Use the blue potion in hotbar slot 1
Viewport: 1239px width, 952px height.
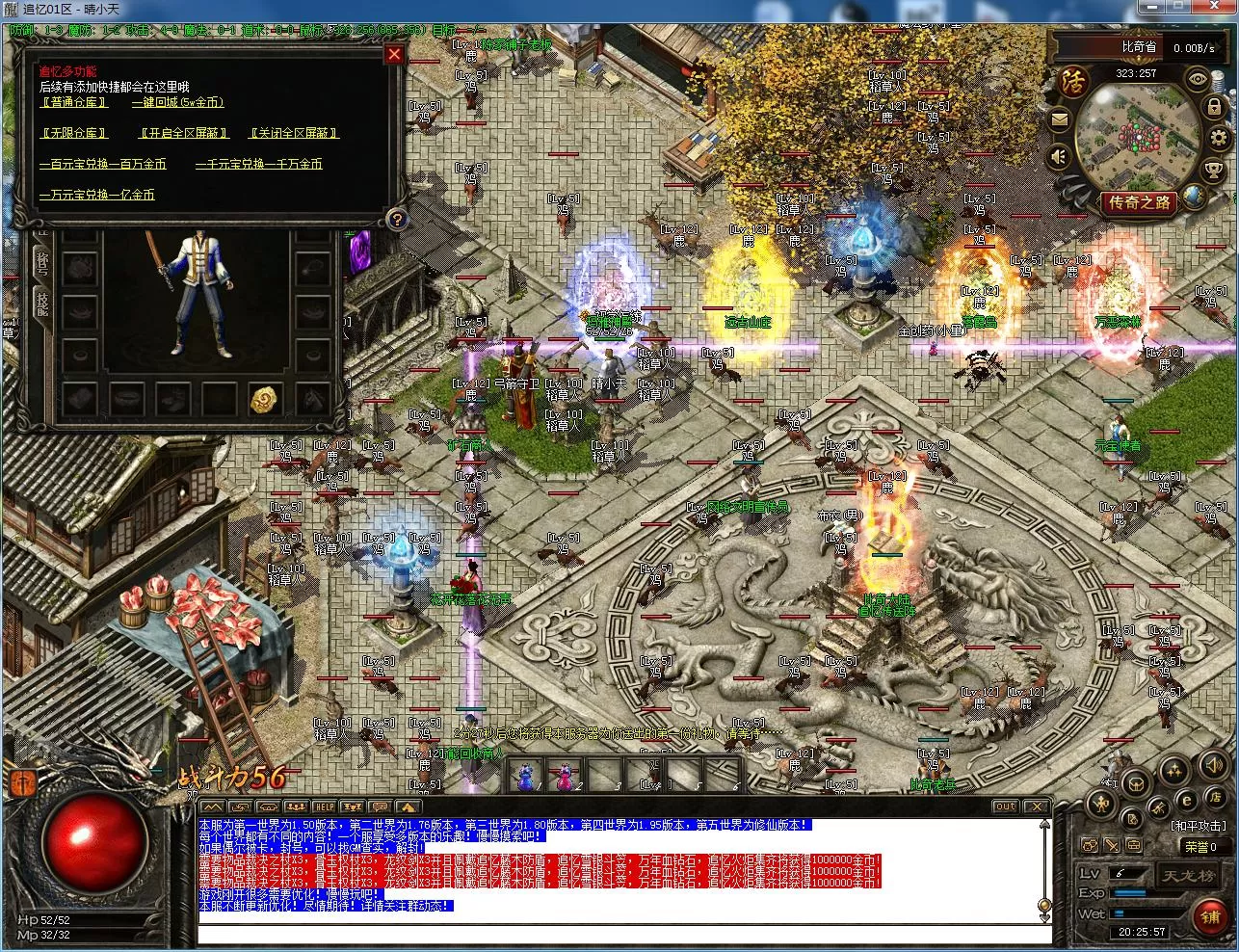pos(525,774)
